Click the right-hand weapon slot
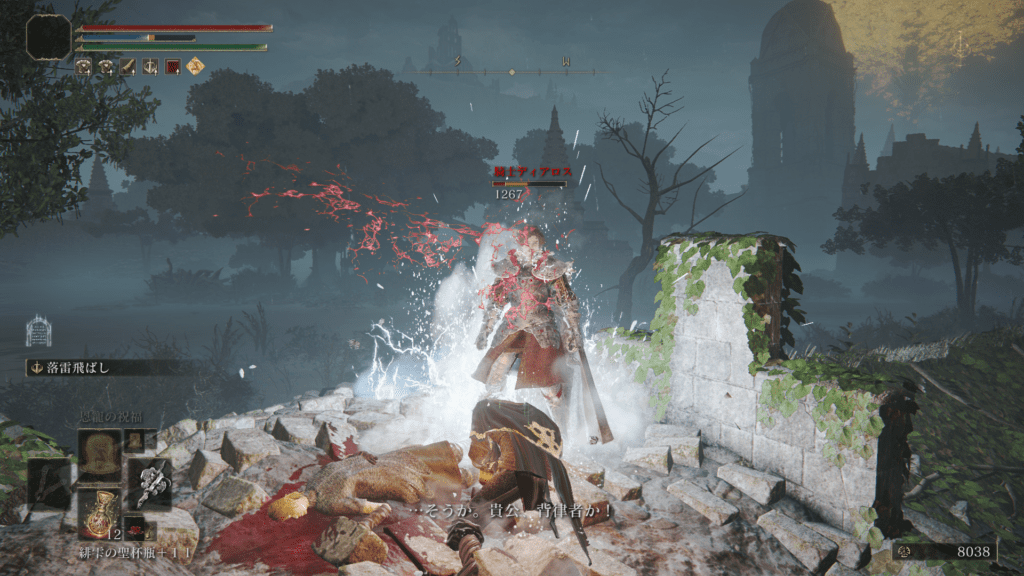1024x576 pixels. pos(148,484)
